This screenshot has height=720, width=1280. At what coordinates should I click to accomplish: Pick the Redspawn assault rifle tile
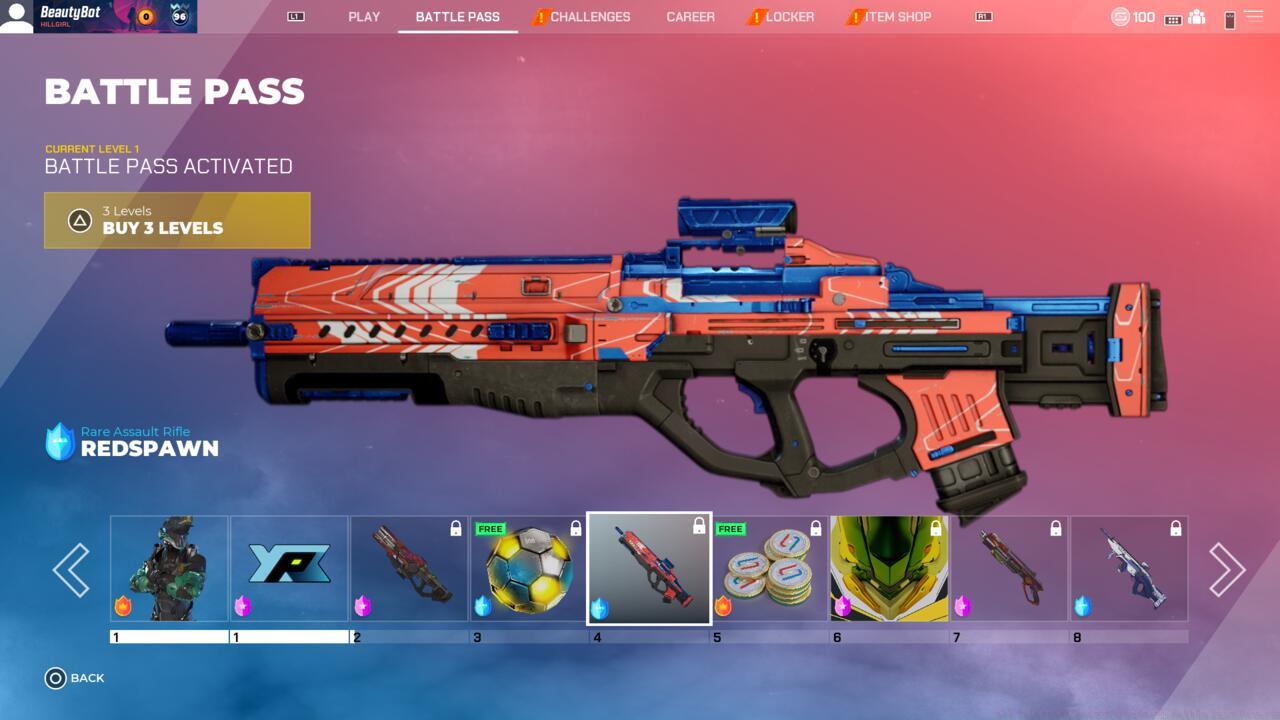(x=649, y=568)
